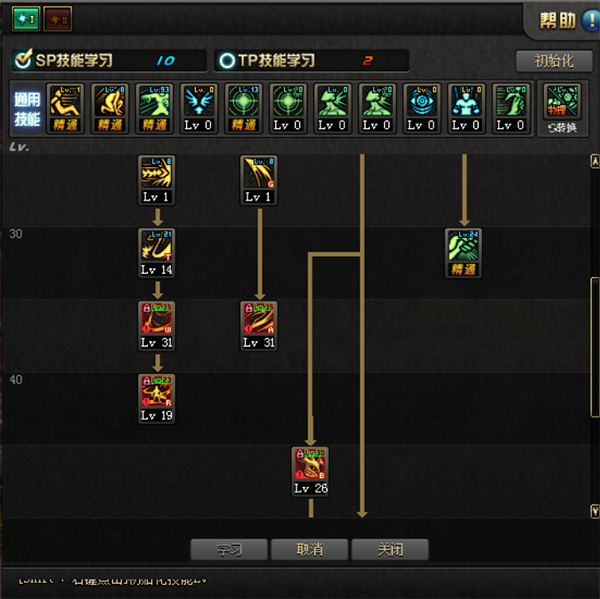Image resolution: width=600 pixels, height=599 pixels.
Task: Select the Lv 26 skill icon
Action: [310, 466]
